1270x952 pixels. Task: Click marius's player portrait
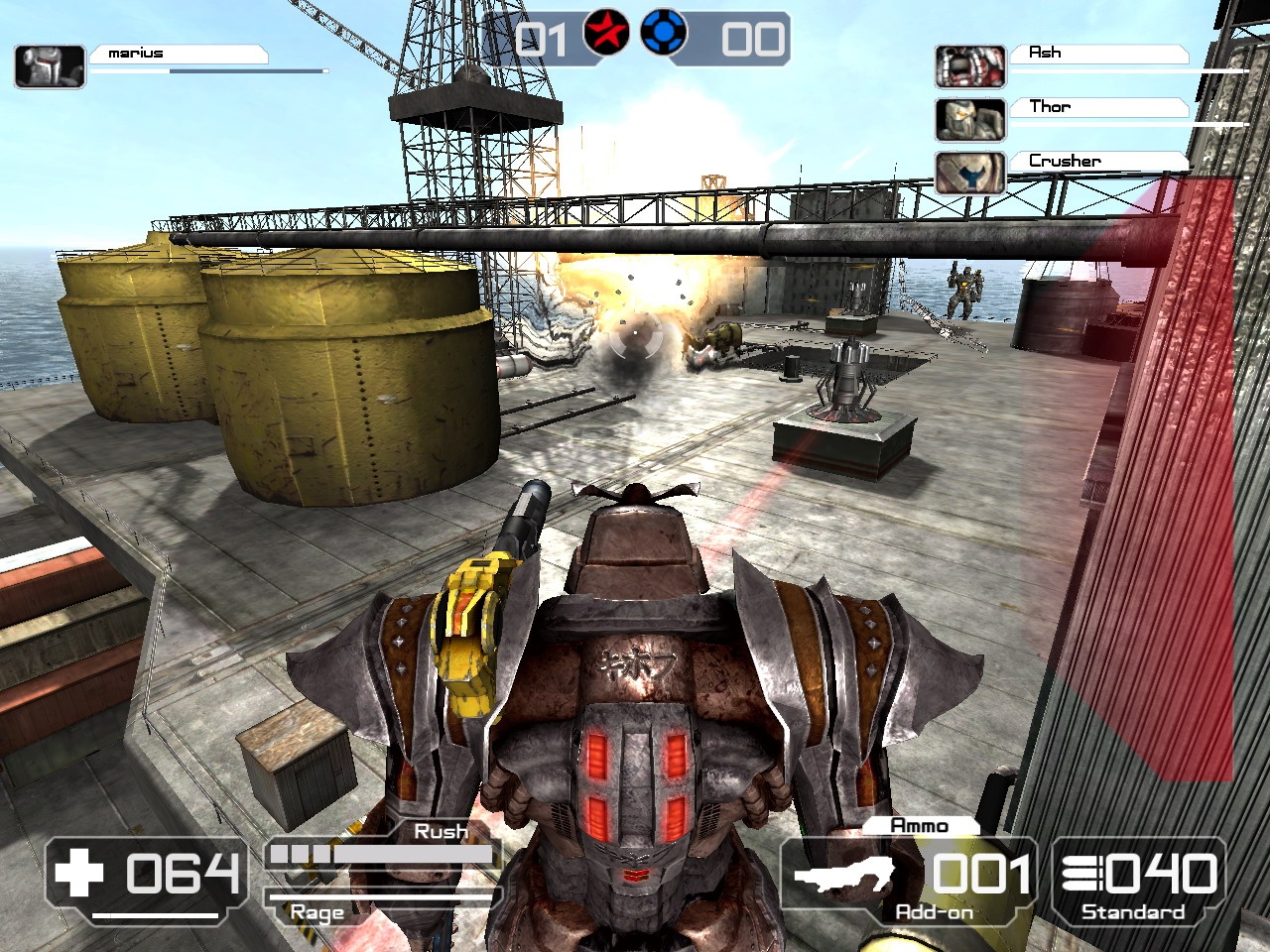coord(50,65)
